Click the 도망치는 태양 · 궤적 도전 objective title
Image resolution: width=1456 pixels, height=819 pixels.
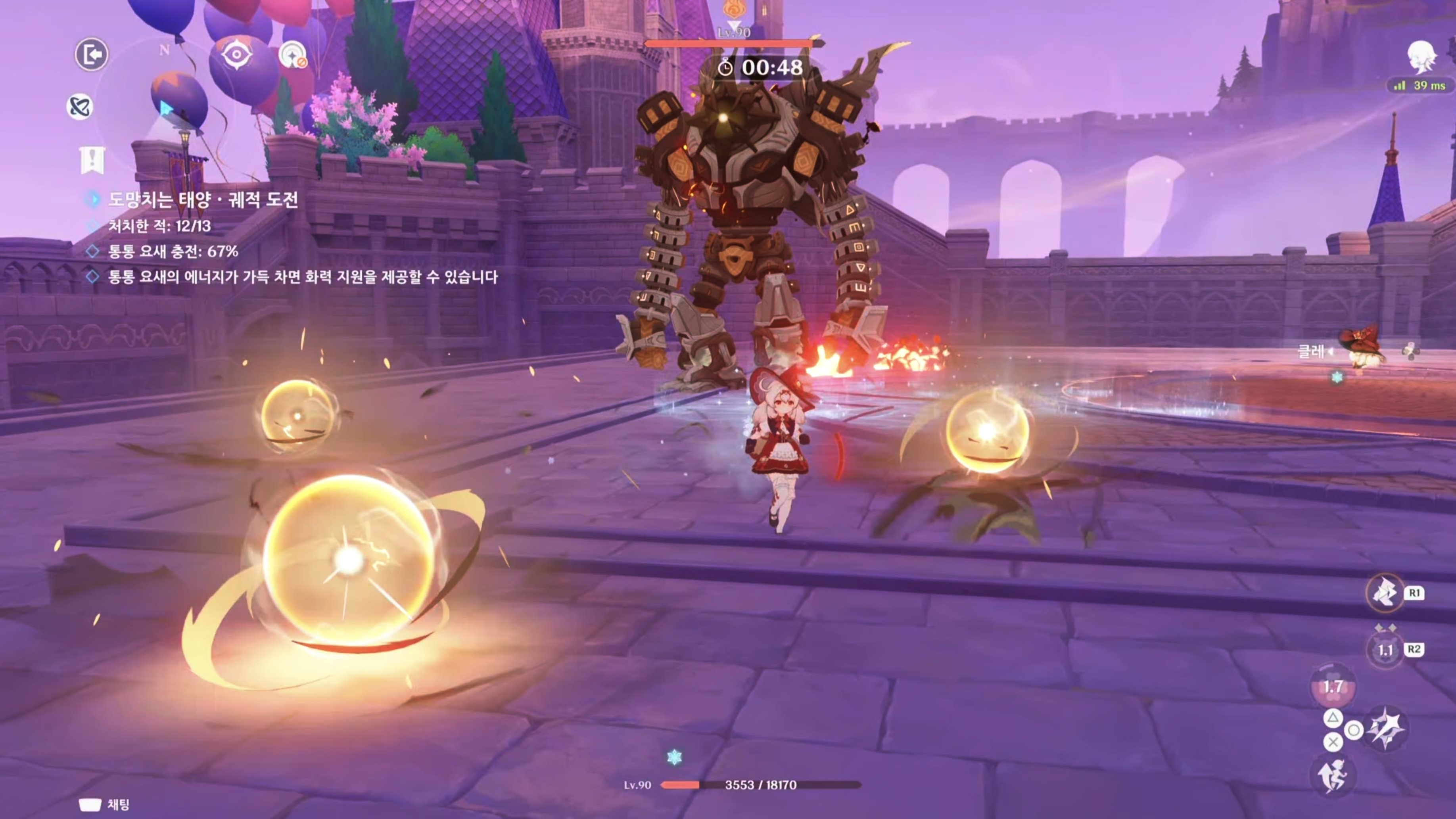point(202,199)
